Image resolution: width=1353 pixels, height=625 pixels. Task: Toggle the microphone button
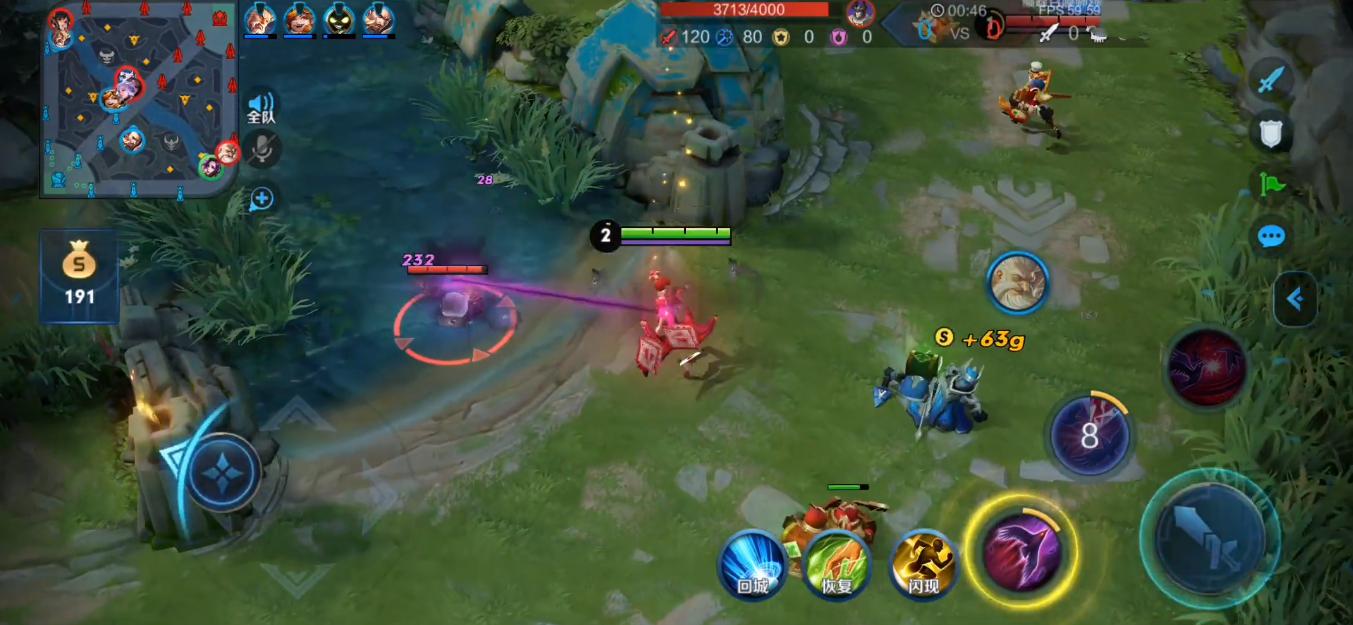262,150
